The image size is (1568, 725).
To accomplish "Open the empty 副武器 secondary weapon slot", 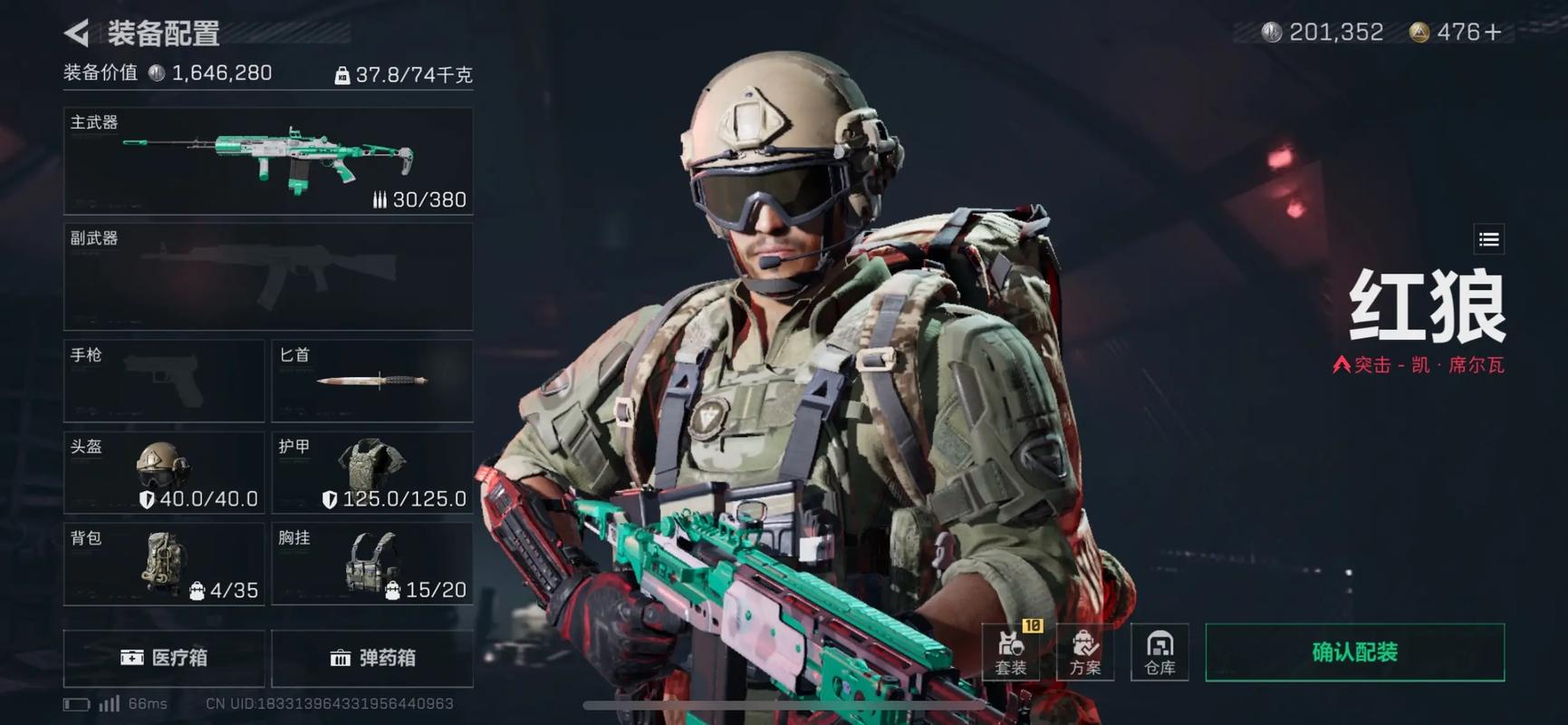I will coord(268,276).
